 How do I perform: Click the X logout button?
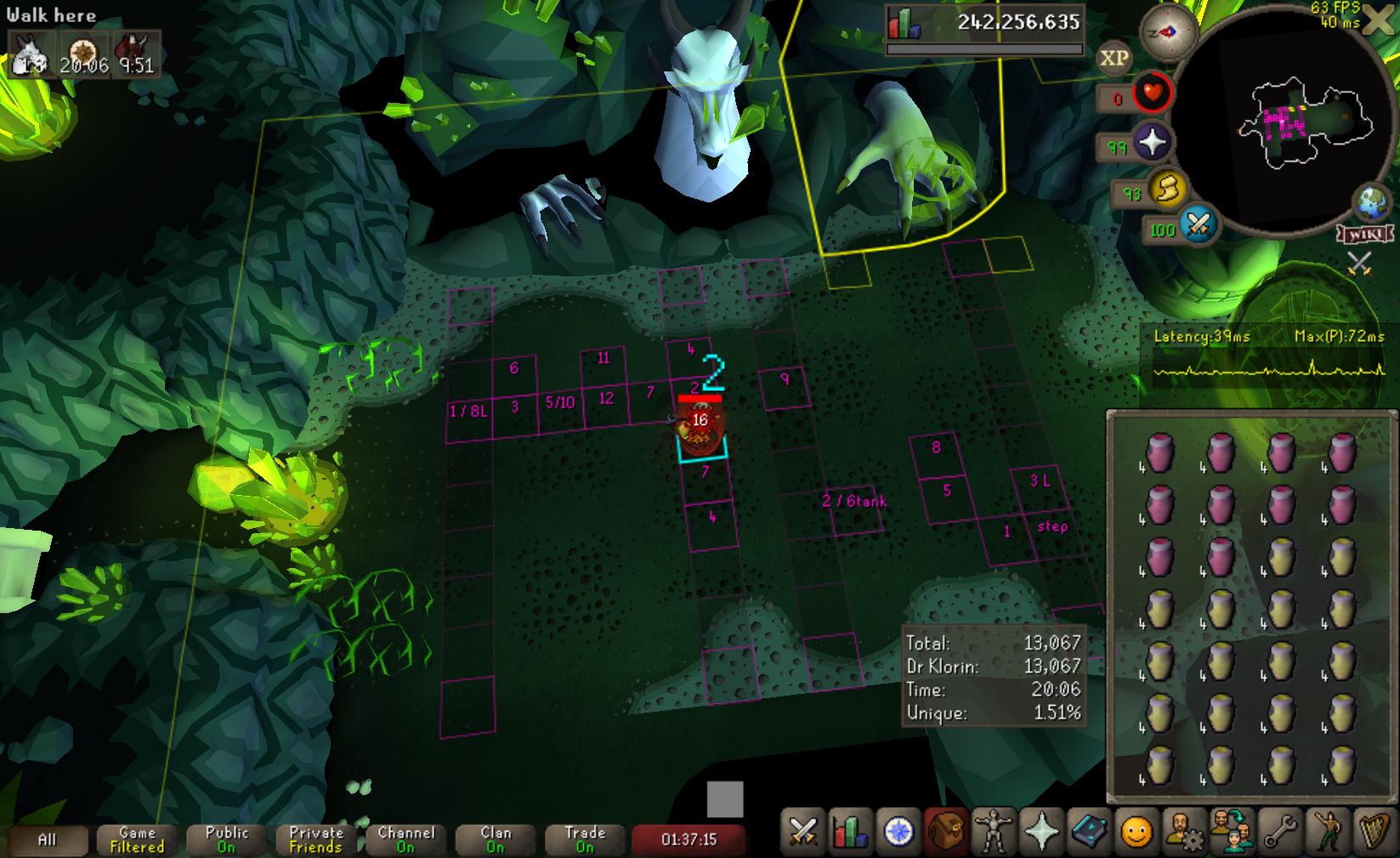tap(1379, 20)
